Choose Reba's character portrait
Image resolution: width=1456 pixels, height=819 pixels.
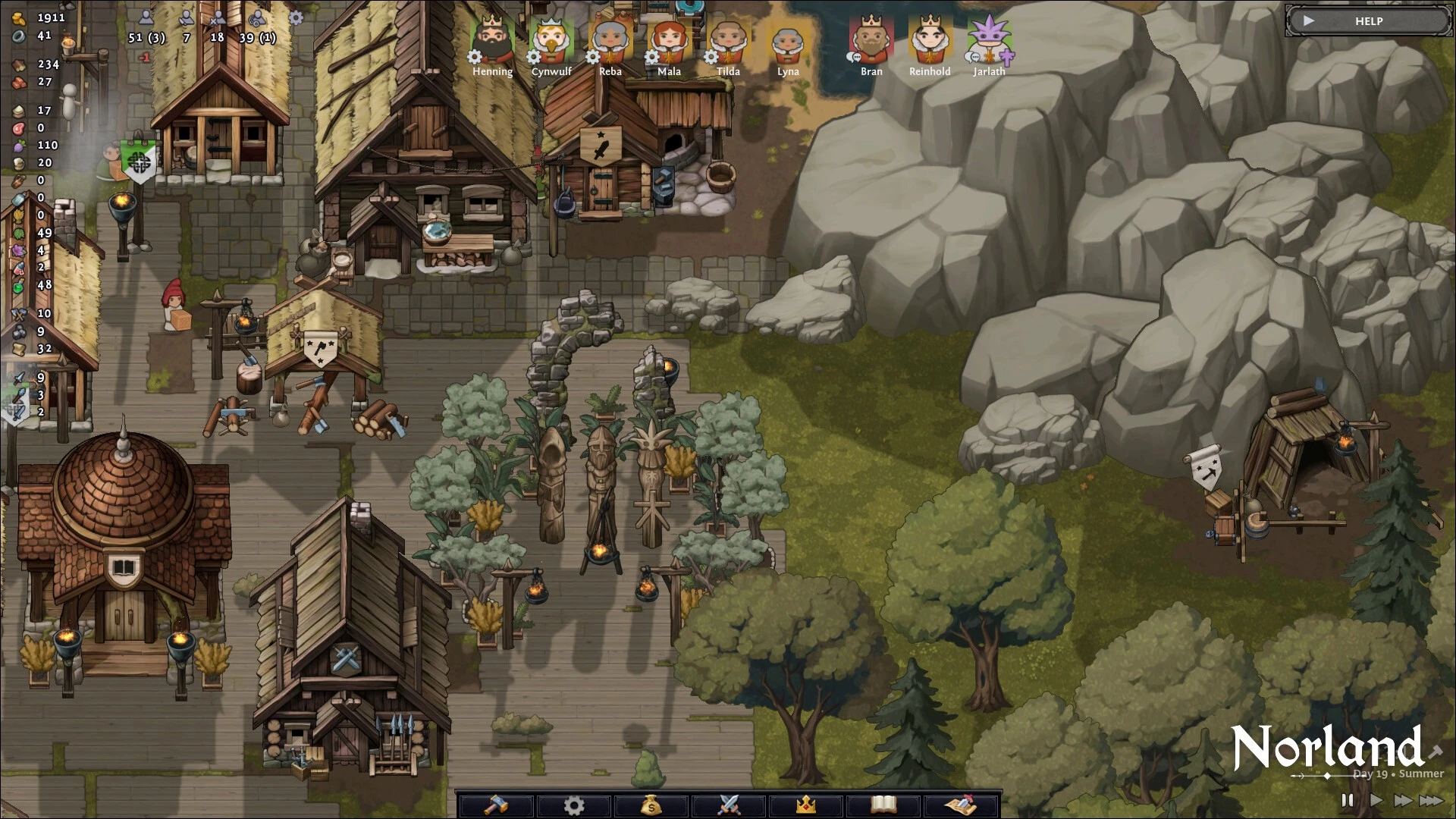pyautogui.click(x=610, y=42)
